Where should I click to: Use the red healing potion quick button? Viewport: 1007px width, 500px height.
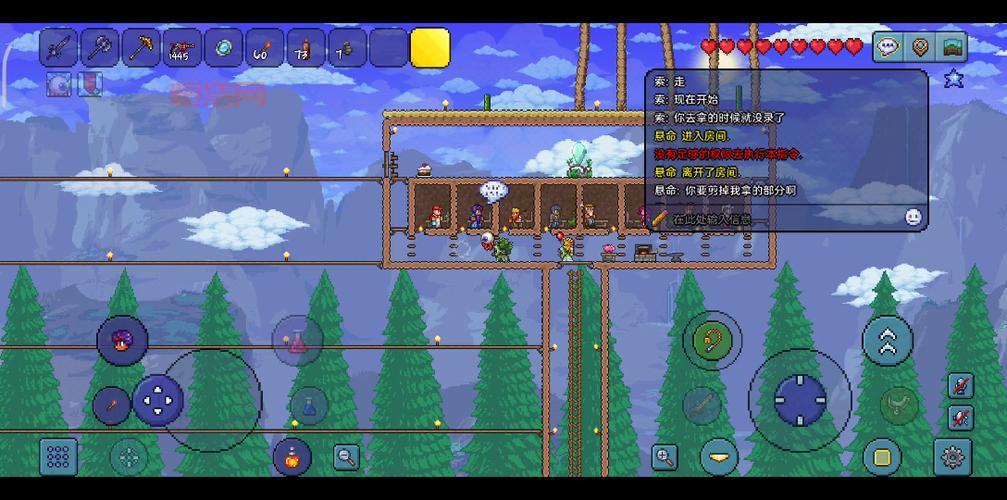pyautogui.click(x=297, y=341)
